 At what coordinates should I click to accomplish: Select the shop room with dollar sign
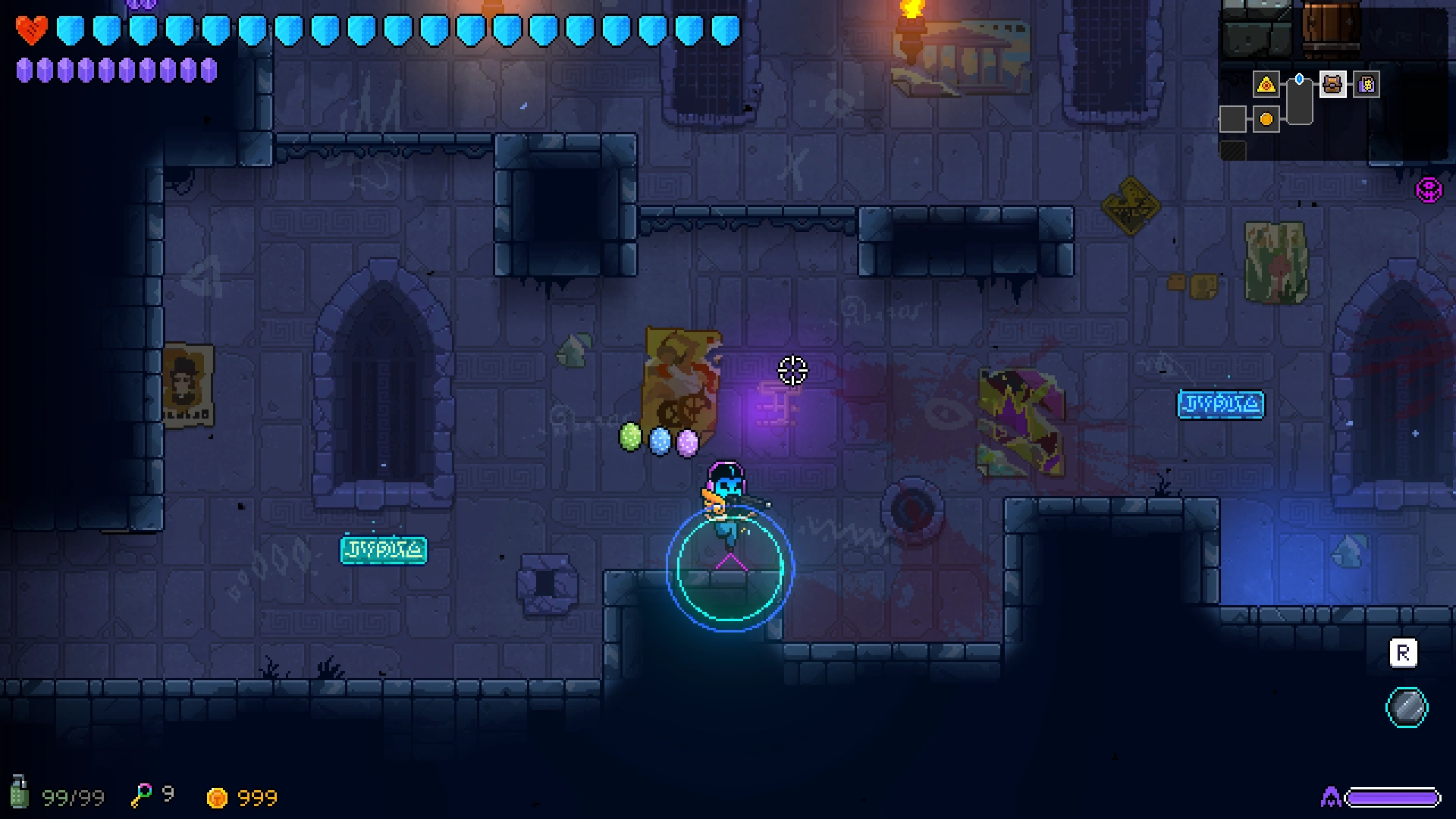(1367, 84)
